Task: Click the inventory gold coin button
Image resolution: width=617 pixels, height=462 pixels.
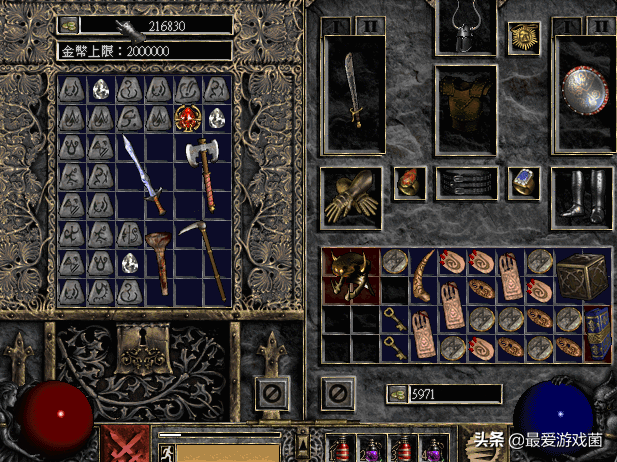Action: 397,394
